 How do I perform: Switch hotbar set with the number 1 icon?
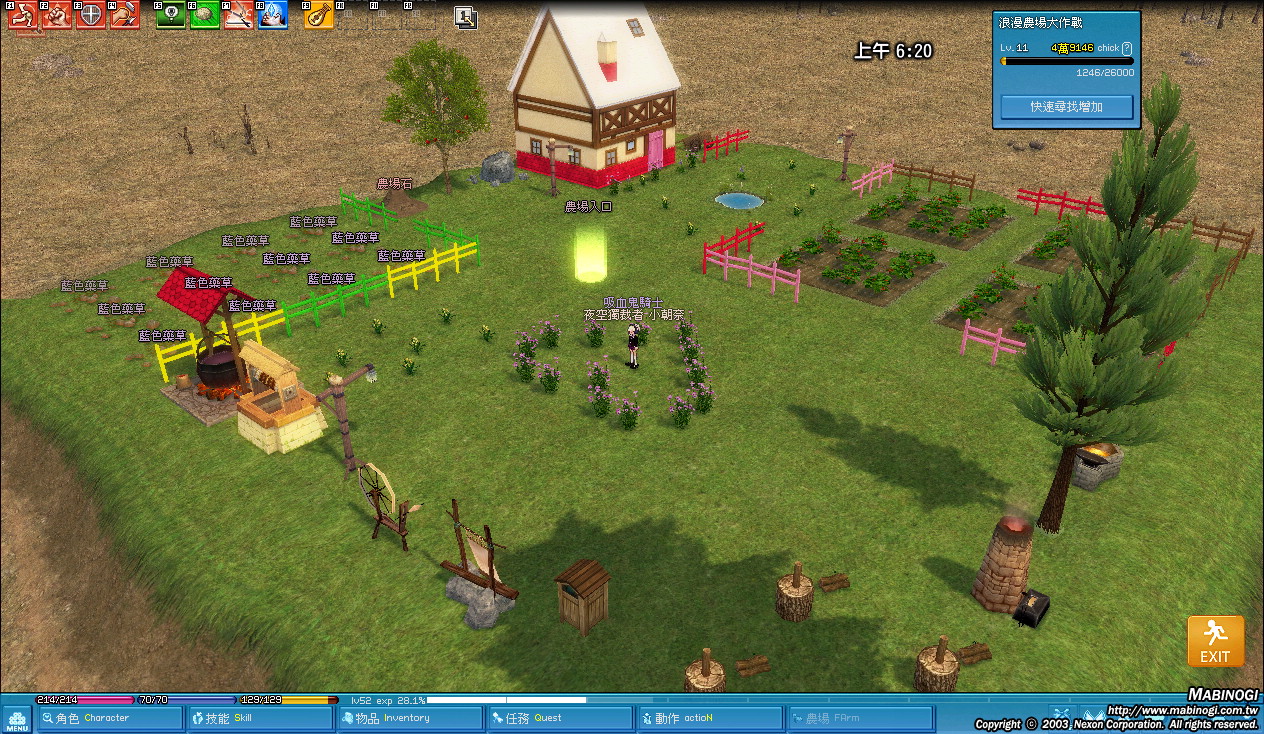pos(465,16)
